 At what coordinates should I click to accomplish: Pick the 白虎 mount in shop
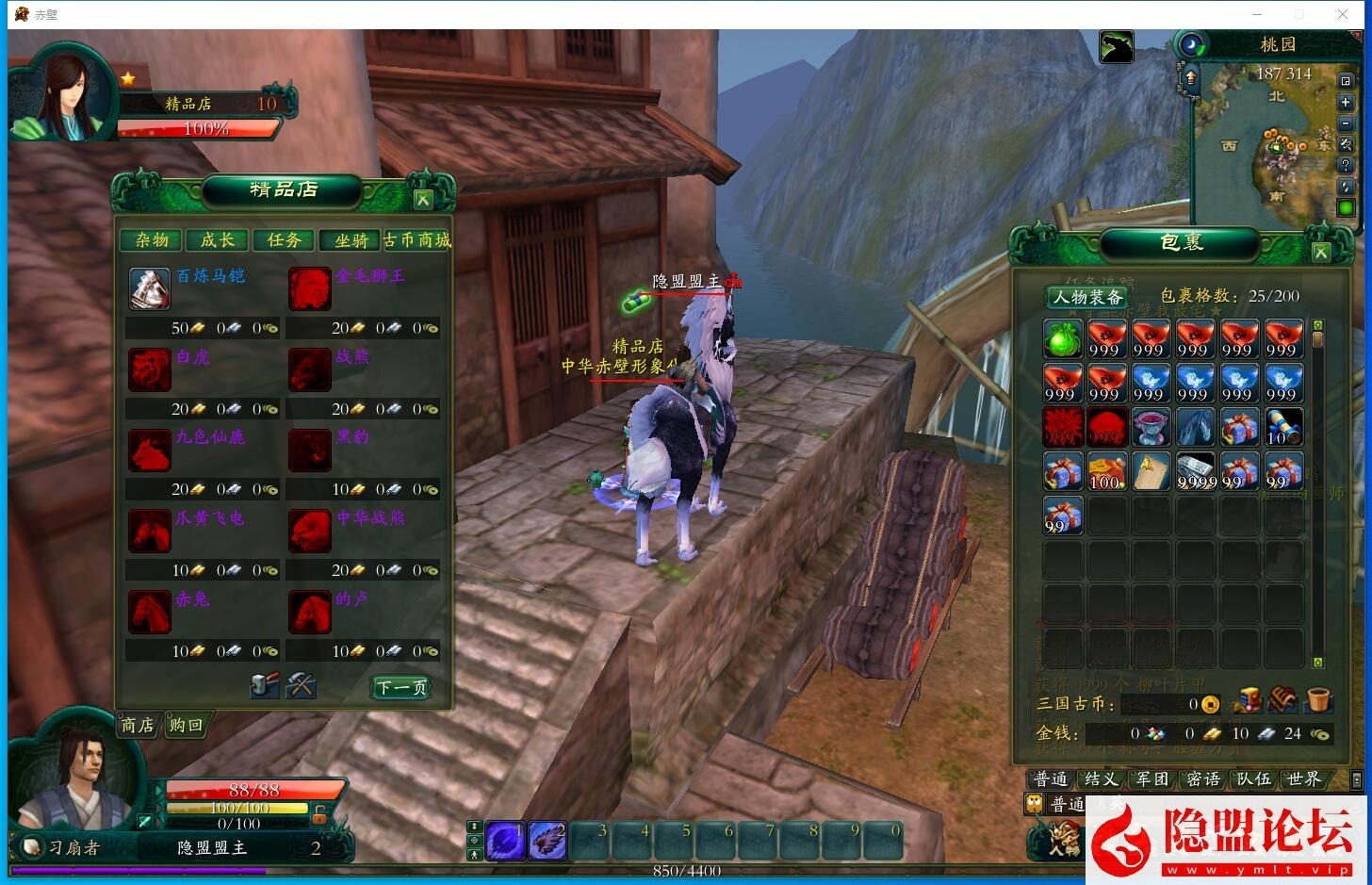[x=150, y=369]
